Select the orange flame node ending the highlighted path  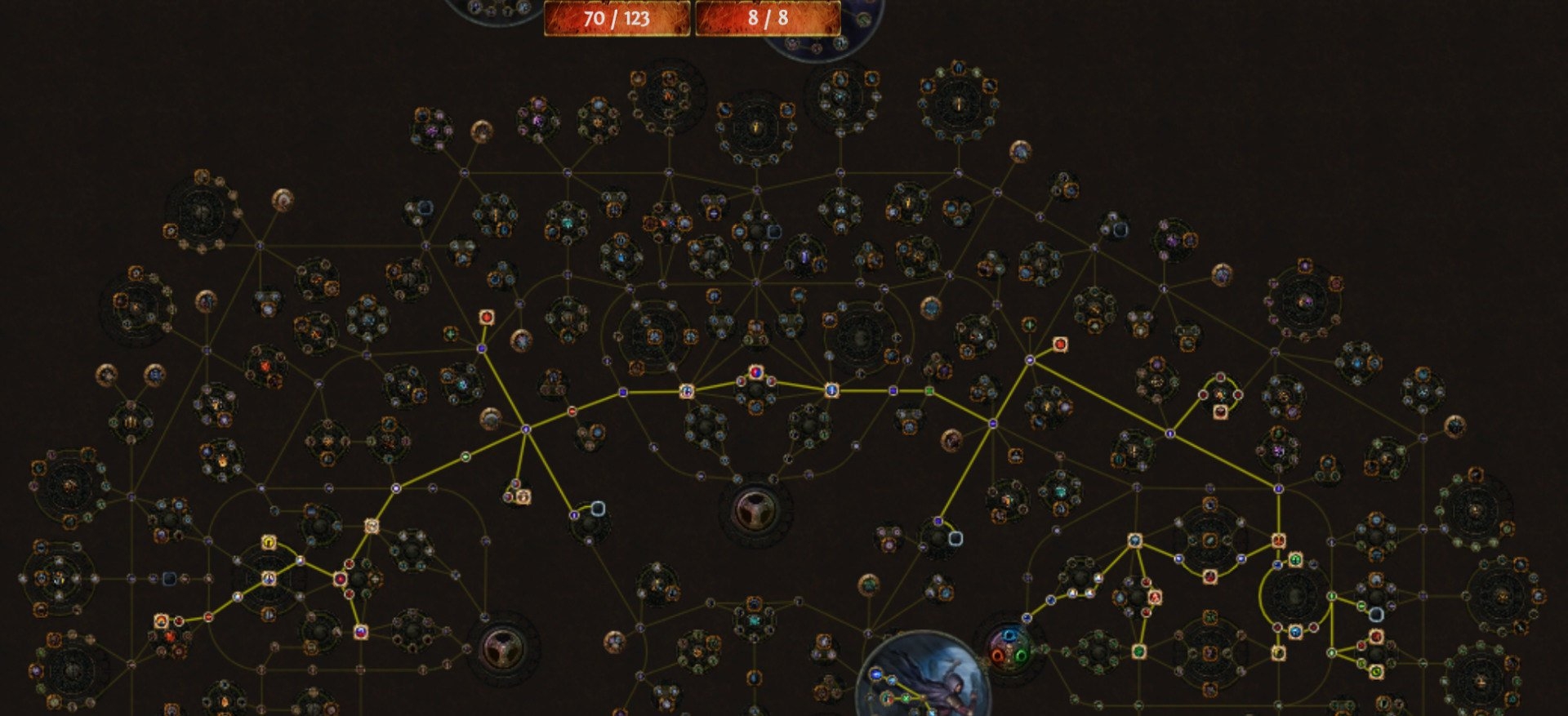(x=162, y=622)
